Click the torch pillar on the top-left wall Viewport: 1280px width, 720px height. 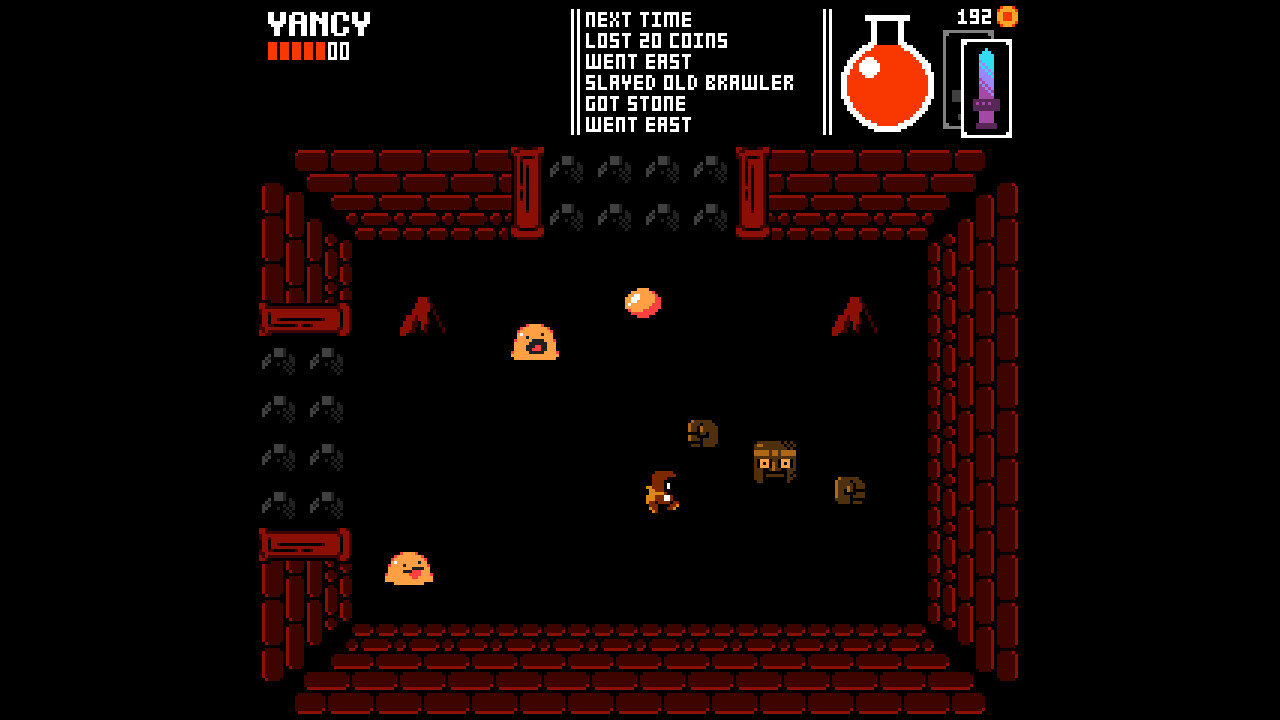(528, 190)
